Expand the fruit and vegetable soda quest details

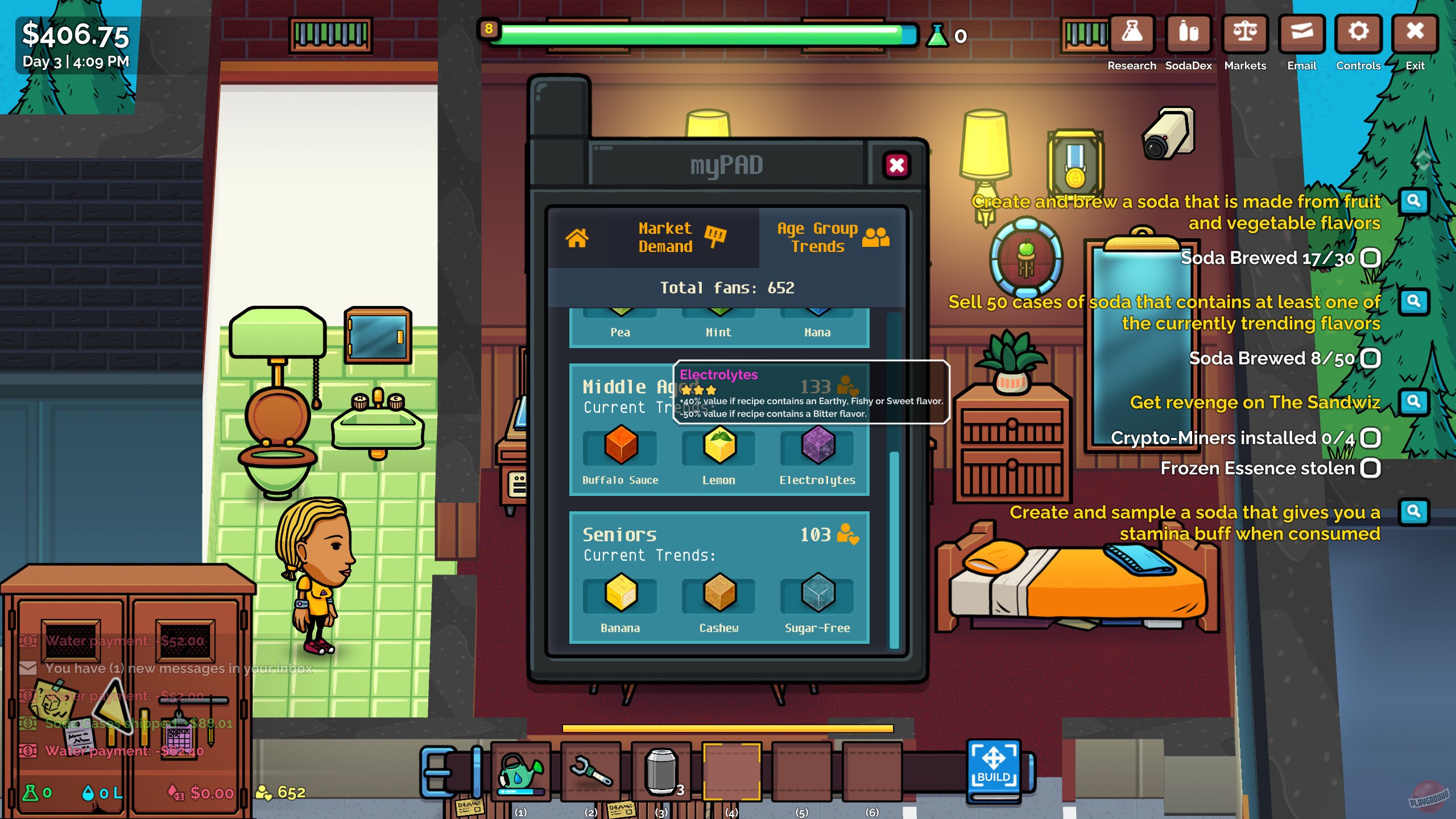click(1414, 200)
